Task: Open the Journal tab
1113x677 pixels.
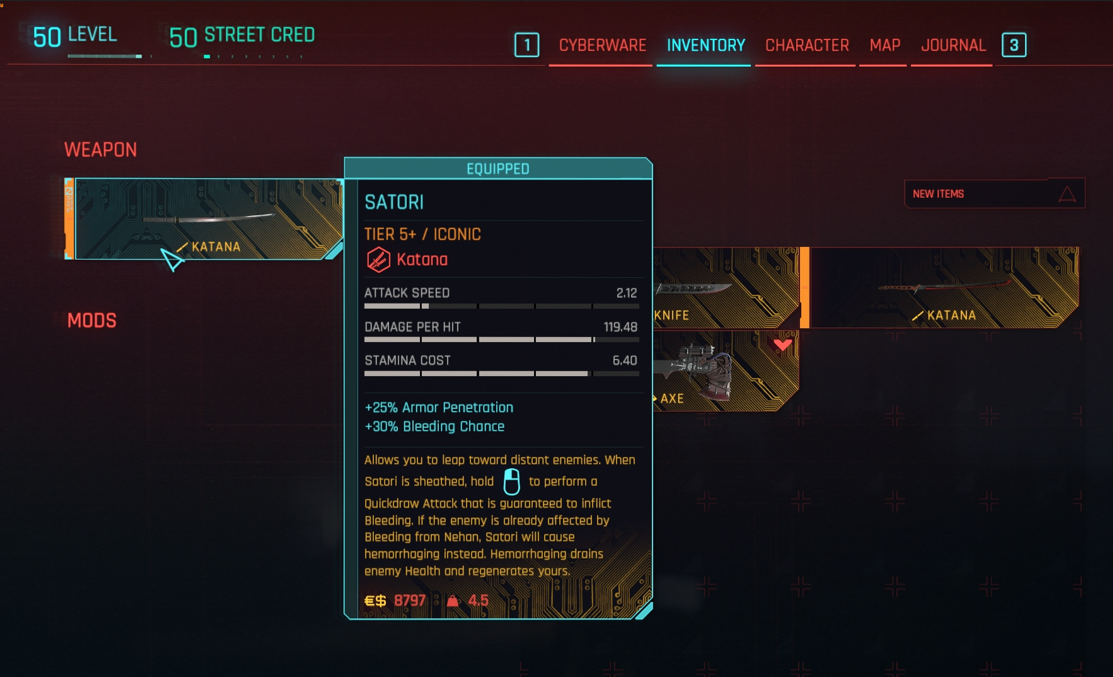Action: (953, 46)
